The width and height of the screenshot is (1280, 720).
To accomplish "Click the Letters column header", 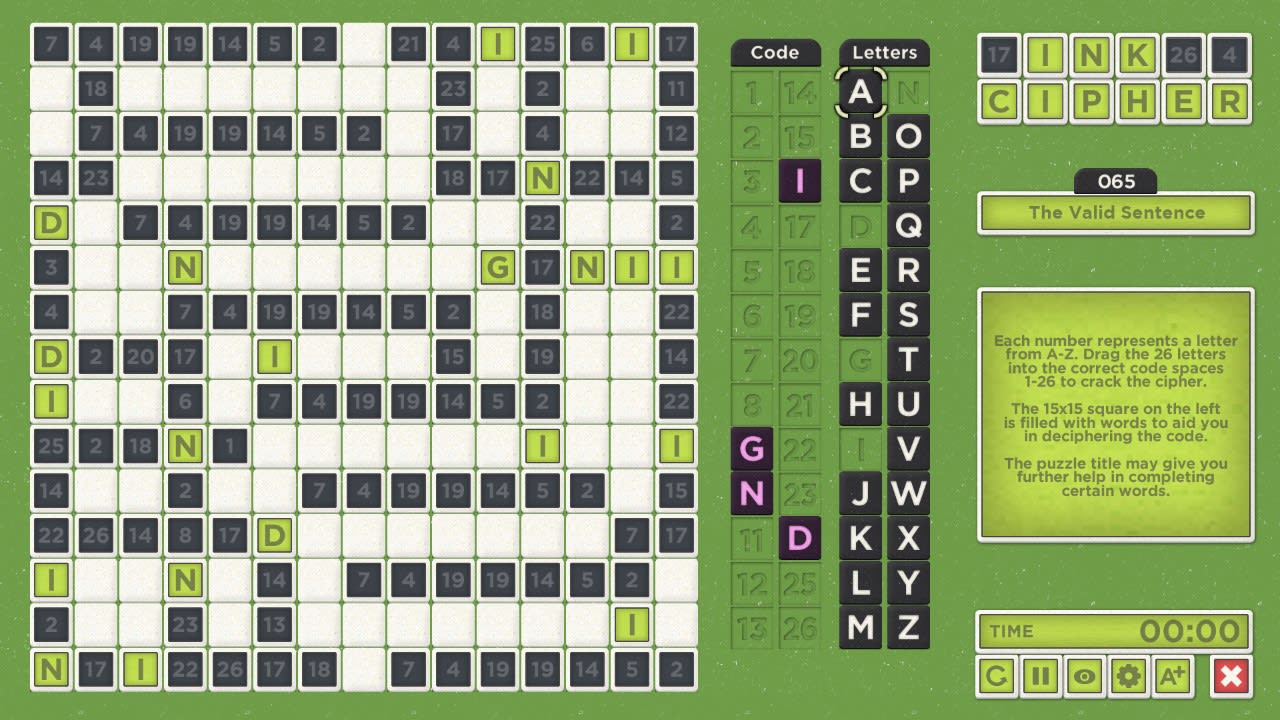I will [x=884, y=53].
